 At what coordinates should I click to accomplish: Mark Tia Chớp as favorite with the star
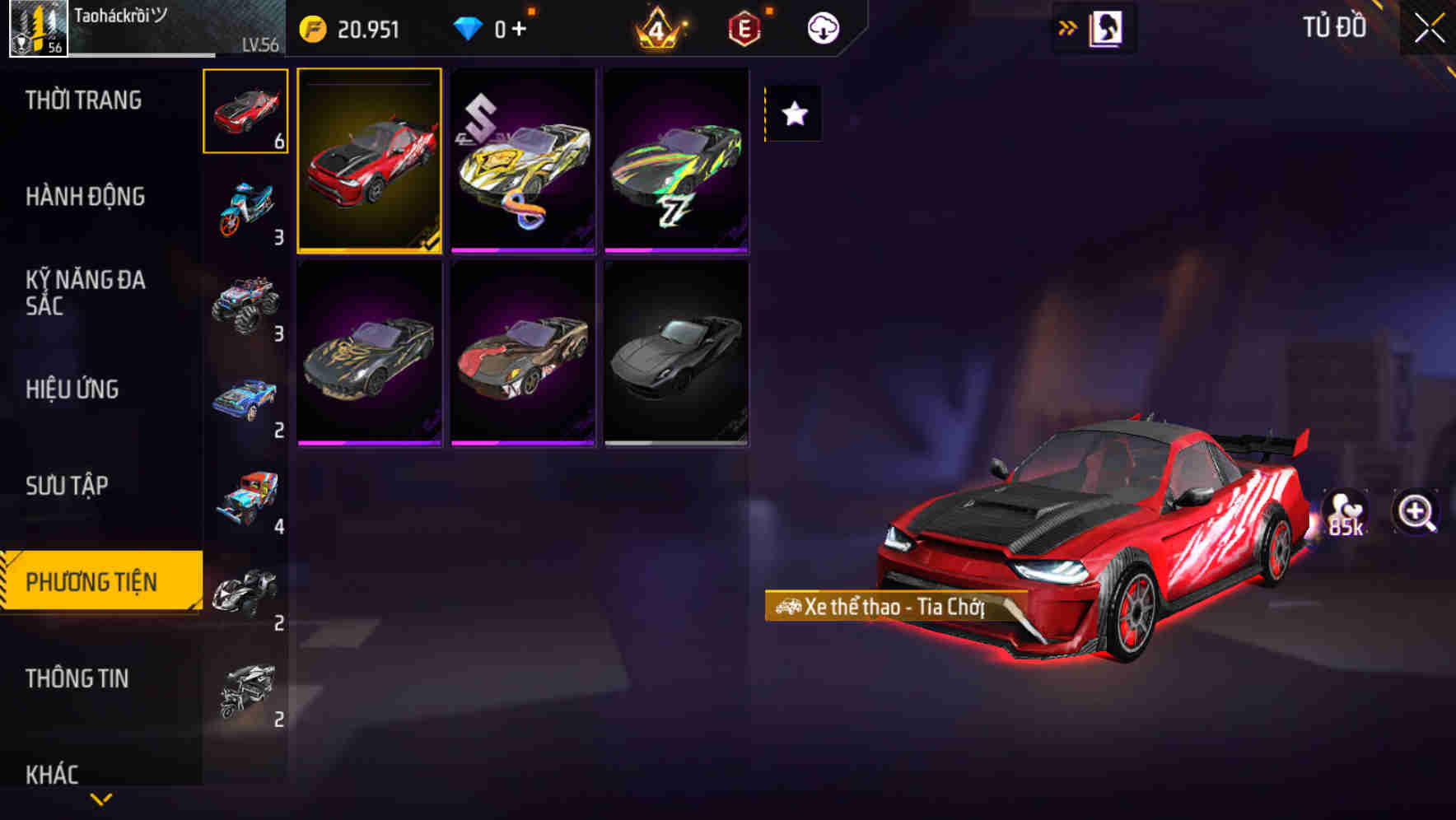click(x=792, y=114)
